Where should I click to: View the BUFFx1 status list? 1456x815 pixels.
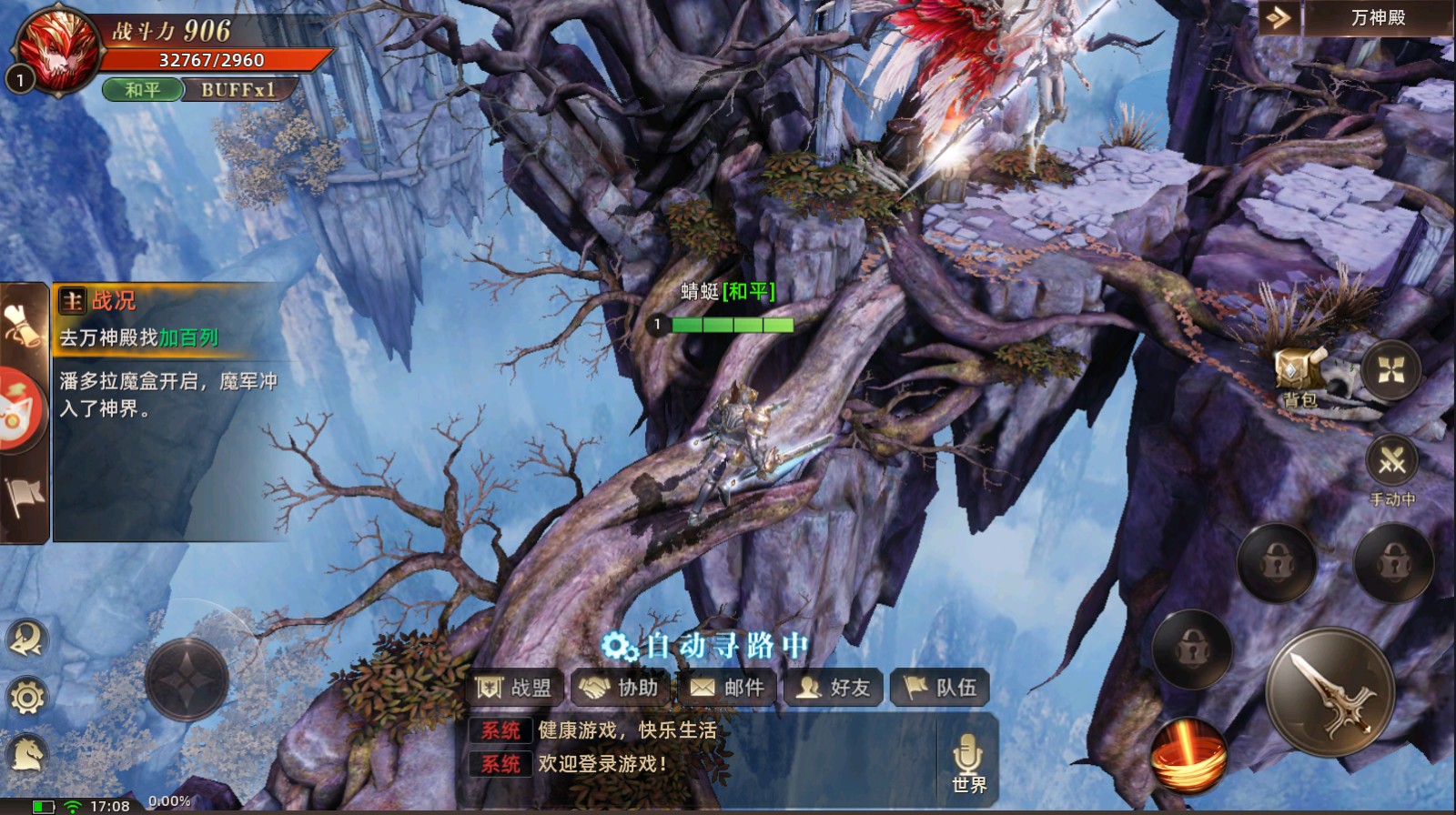[238, 90]
